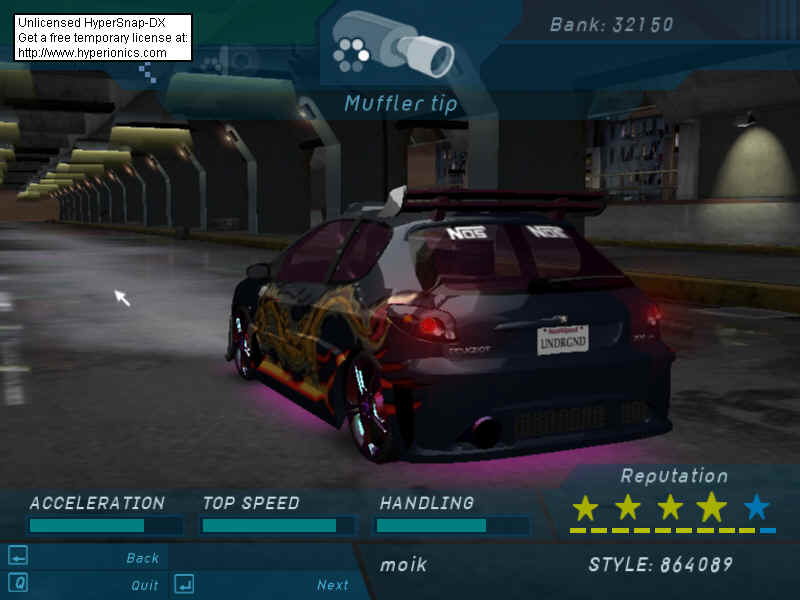Continue with the Next option
This screenshot has height=600, width=800.
click(x=332, y=585)
